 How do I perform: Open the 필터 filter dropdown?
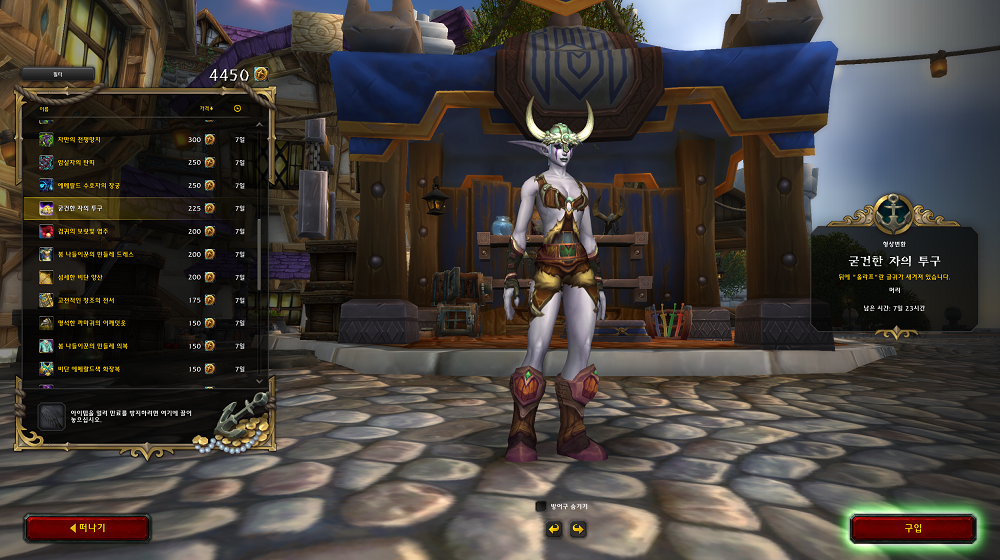coord(57,74)
